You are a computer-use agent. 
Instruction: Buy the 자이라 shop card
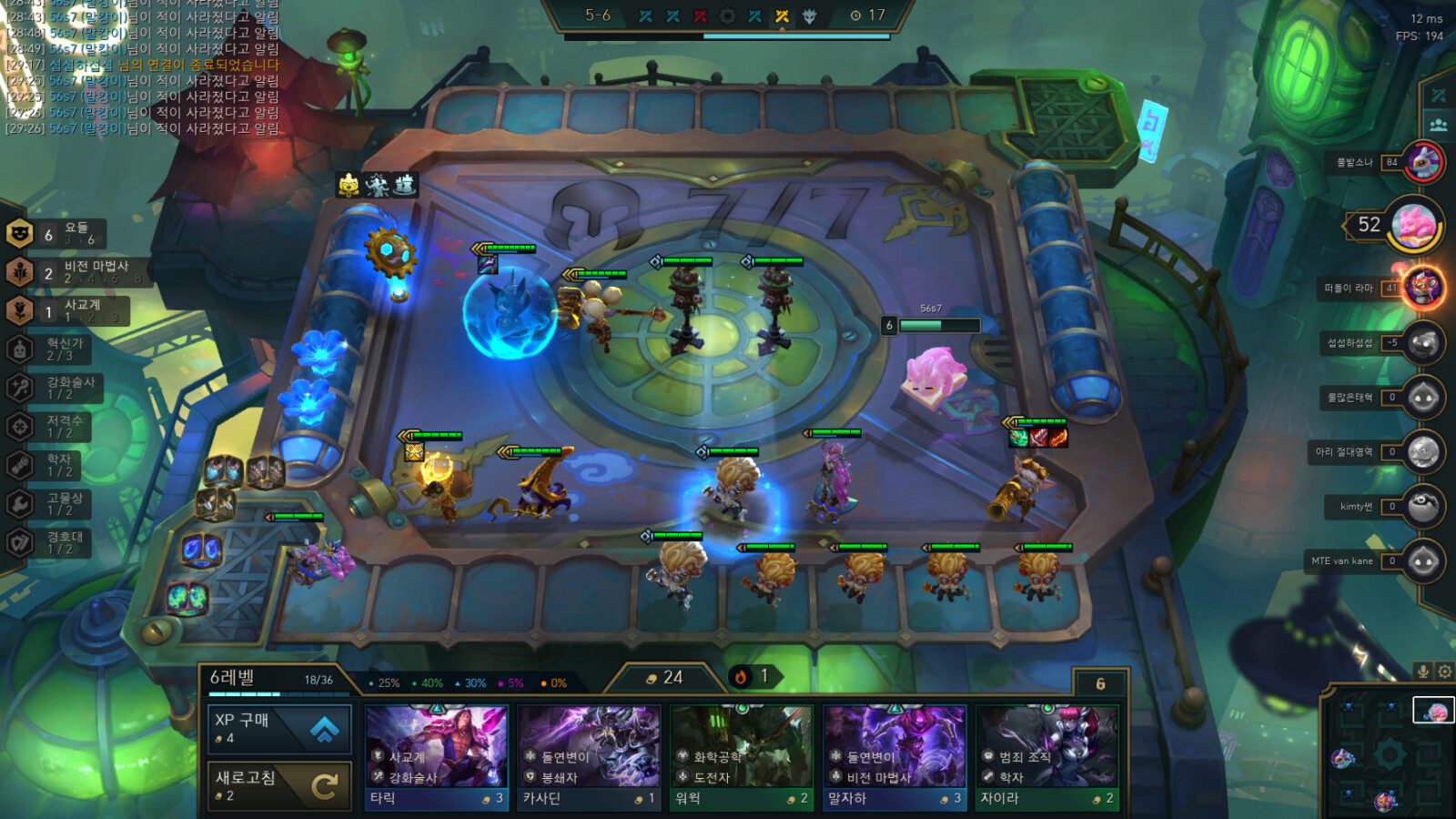pos(1047,757)
